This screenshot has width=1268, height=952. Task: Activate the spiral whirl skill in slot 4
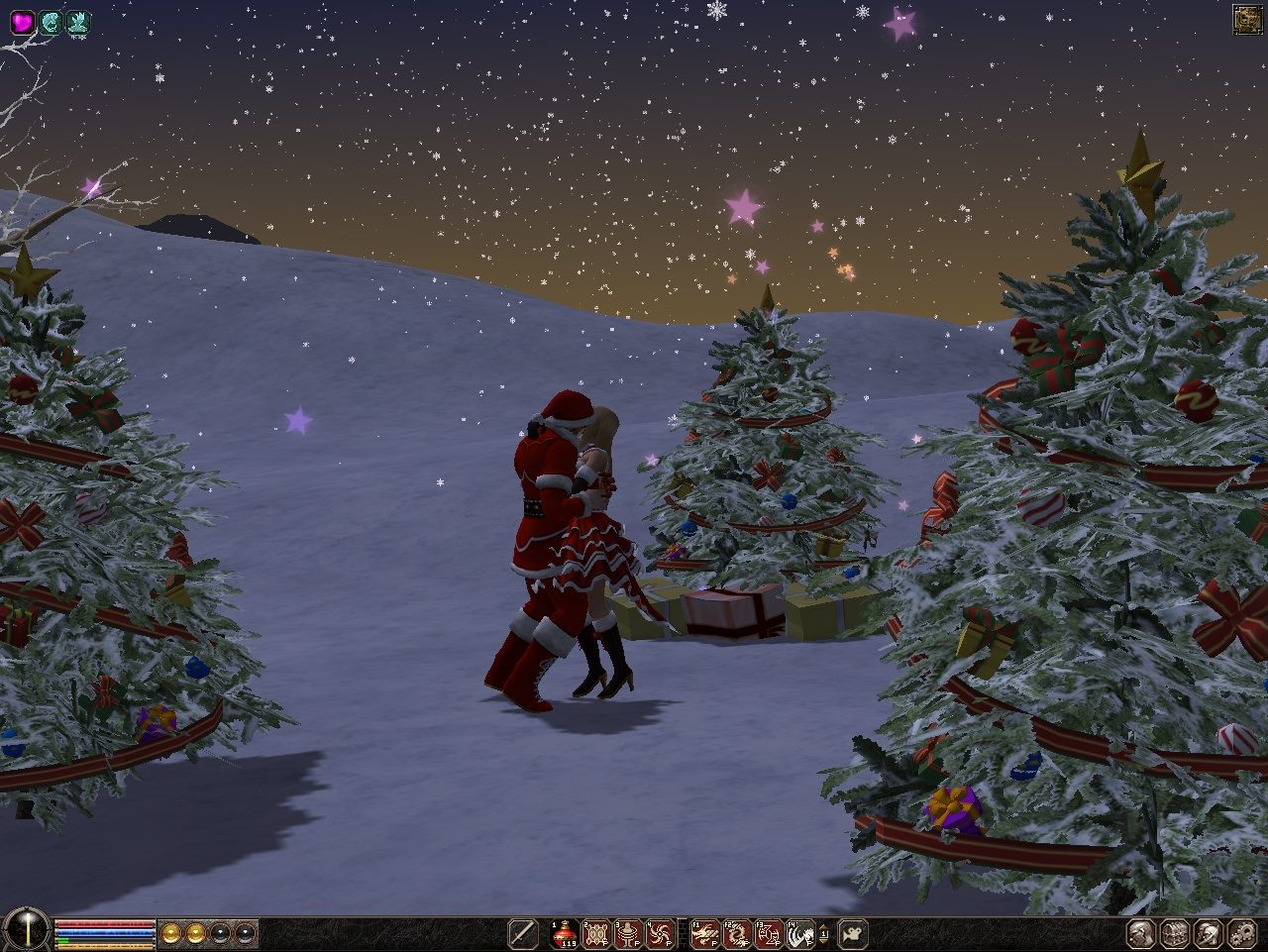click(658, 933)
